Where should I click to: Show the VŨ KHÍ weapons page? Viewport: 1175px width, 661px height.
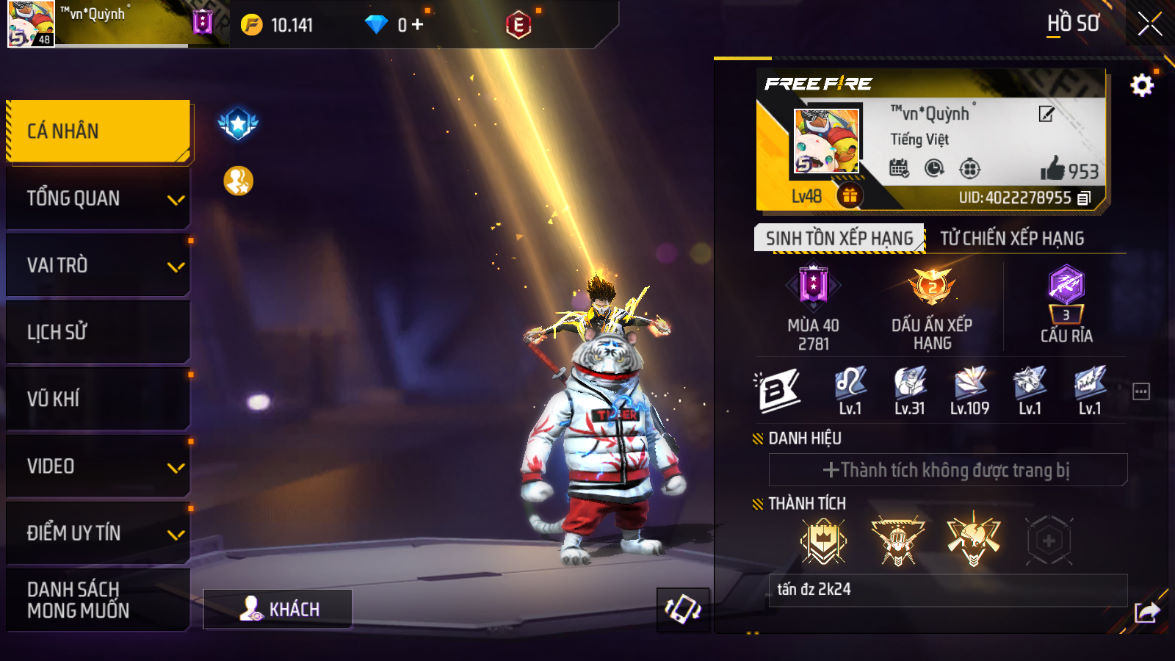tap(97, 399)
